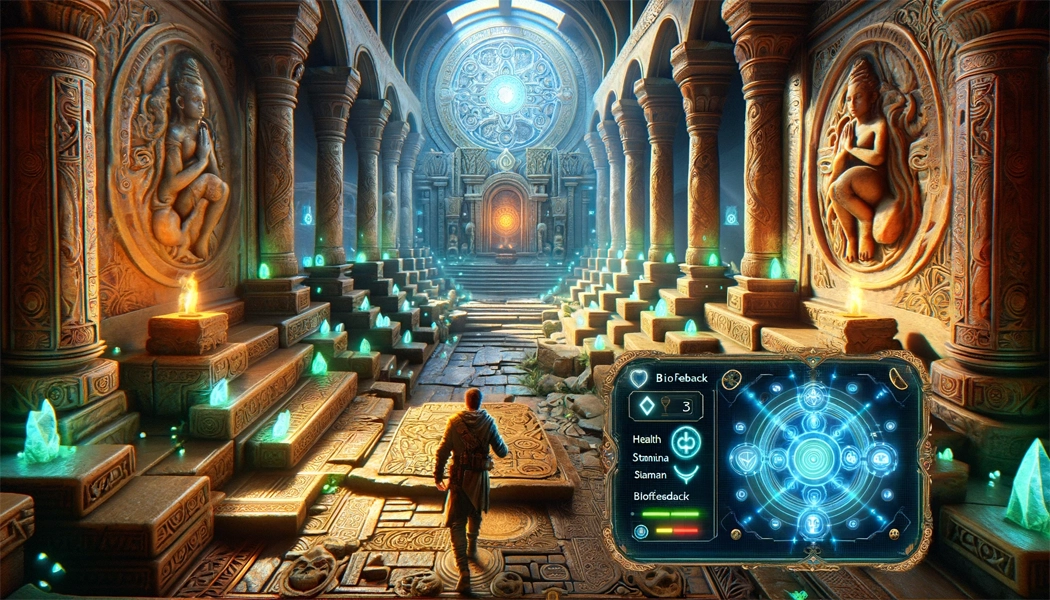This screenshot has width=1050, height=600.
Task: Select the diamond icon in the counter box
Action: [645, 407]
